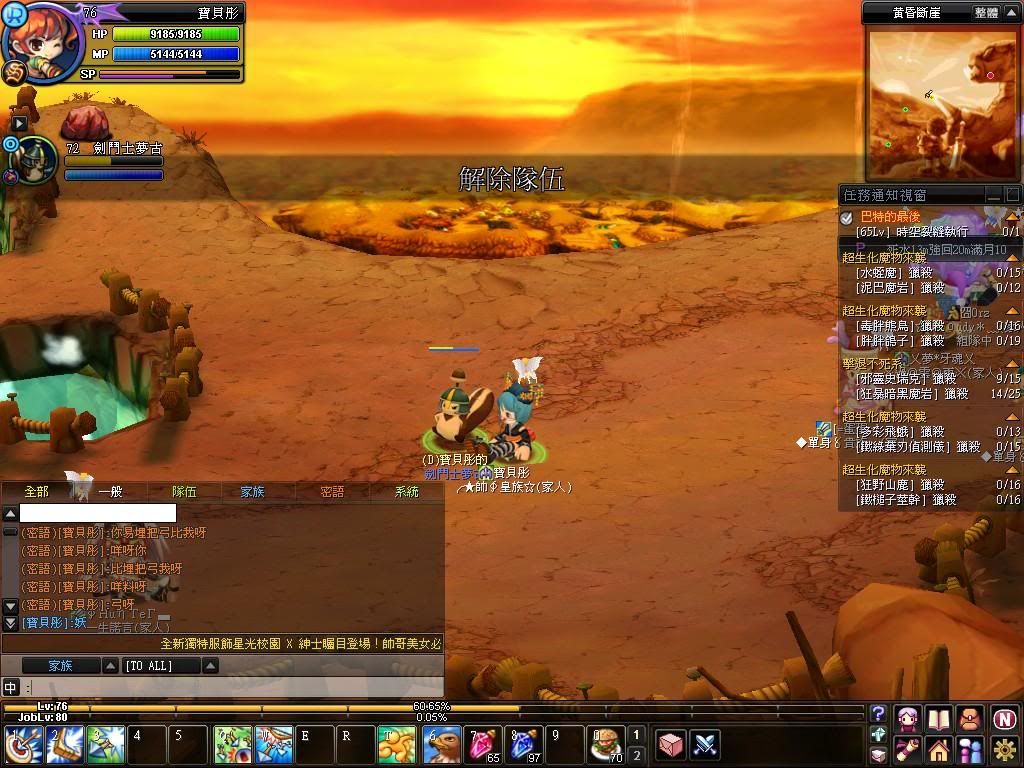Open the settings gear icon
1024x768 pixels.
point(1005,748)
